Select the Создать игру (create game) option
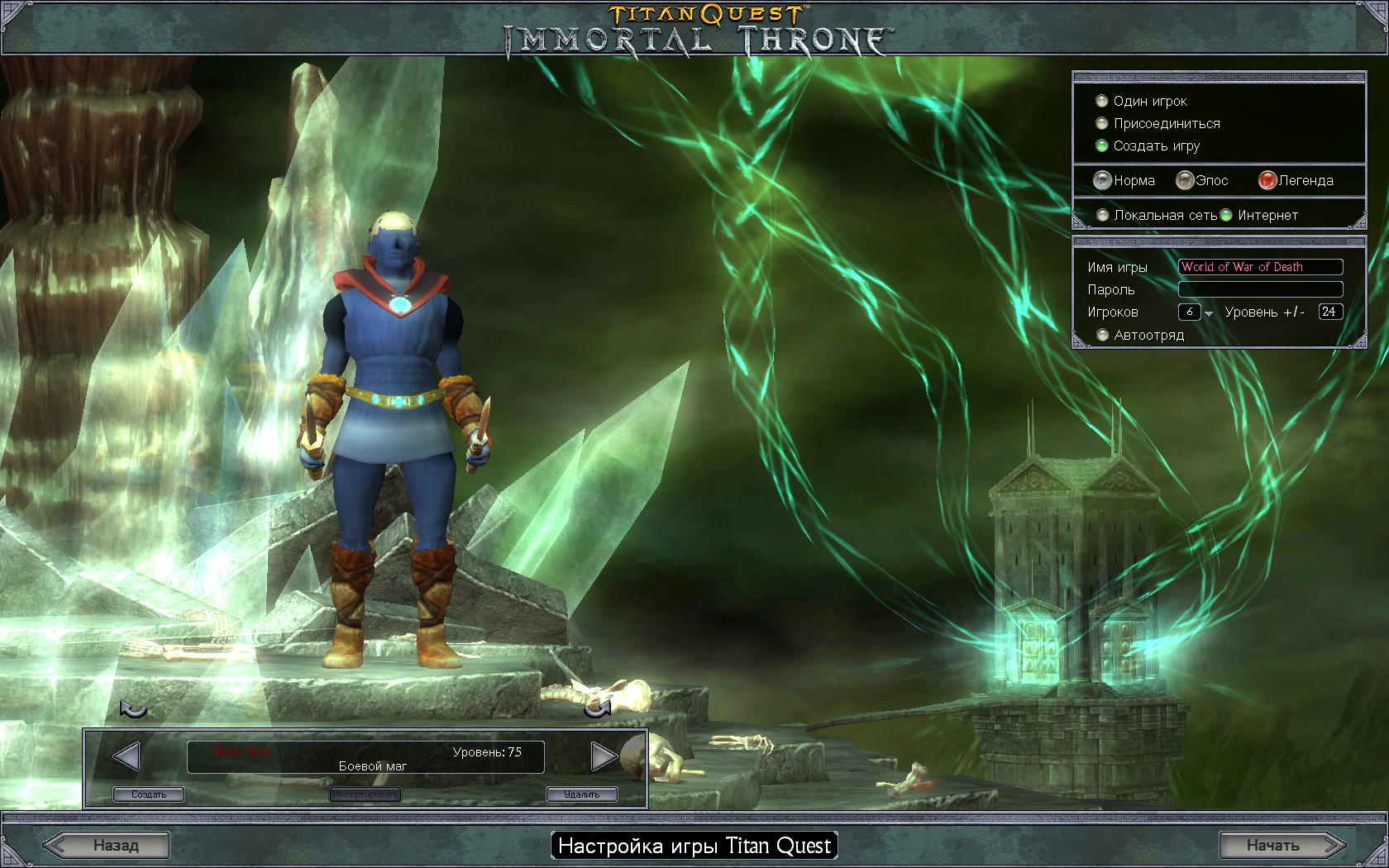1389x868 pixels. [x=1102, y=145]
